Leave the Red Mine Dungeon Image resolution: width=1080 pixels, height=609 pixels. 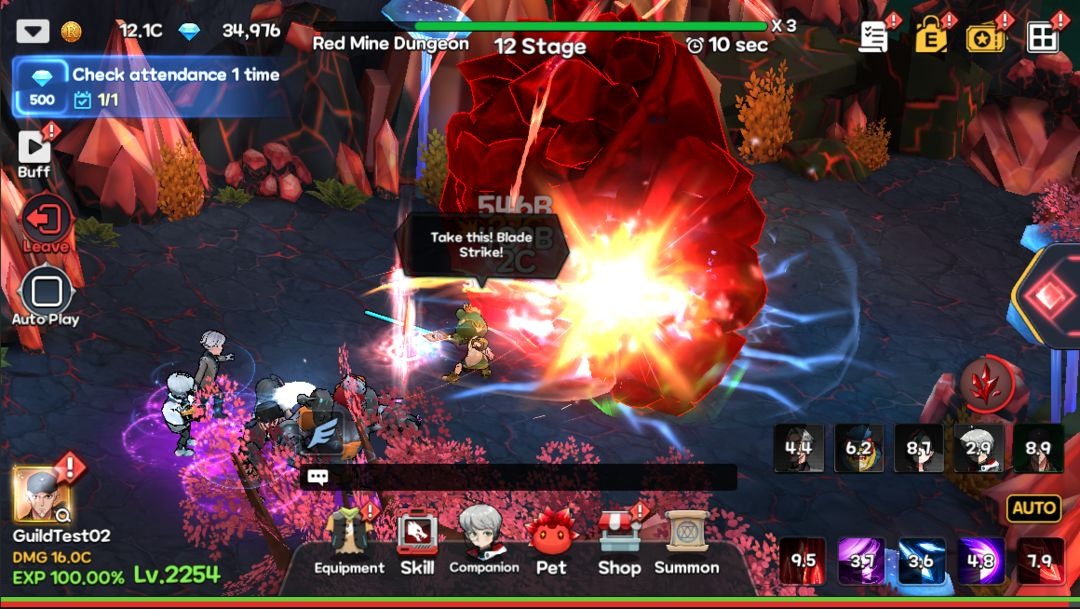46,224
